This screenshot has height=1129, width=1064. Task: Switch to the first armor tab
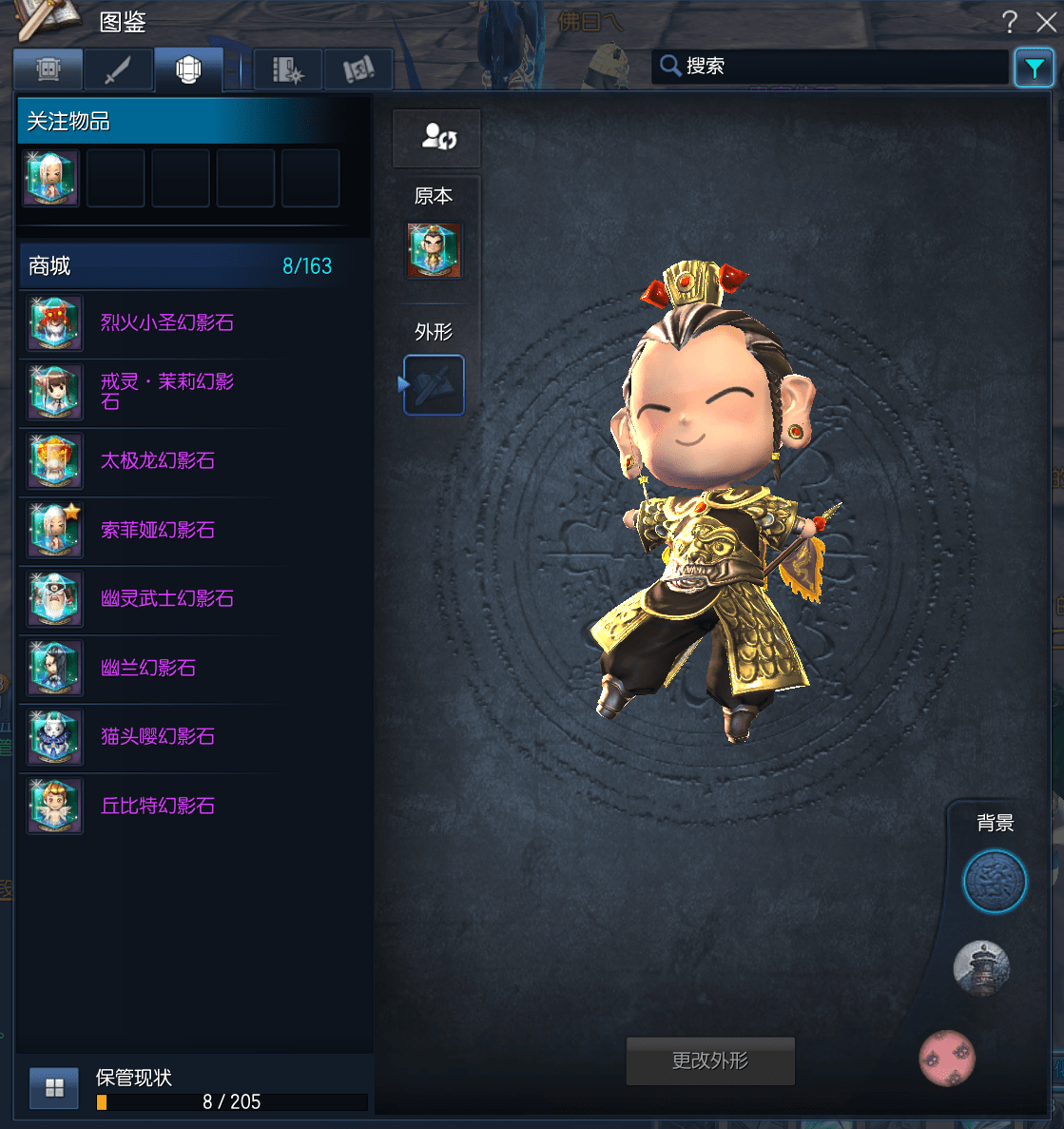point(48,69)
